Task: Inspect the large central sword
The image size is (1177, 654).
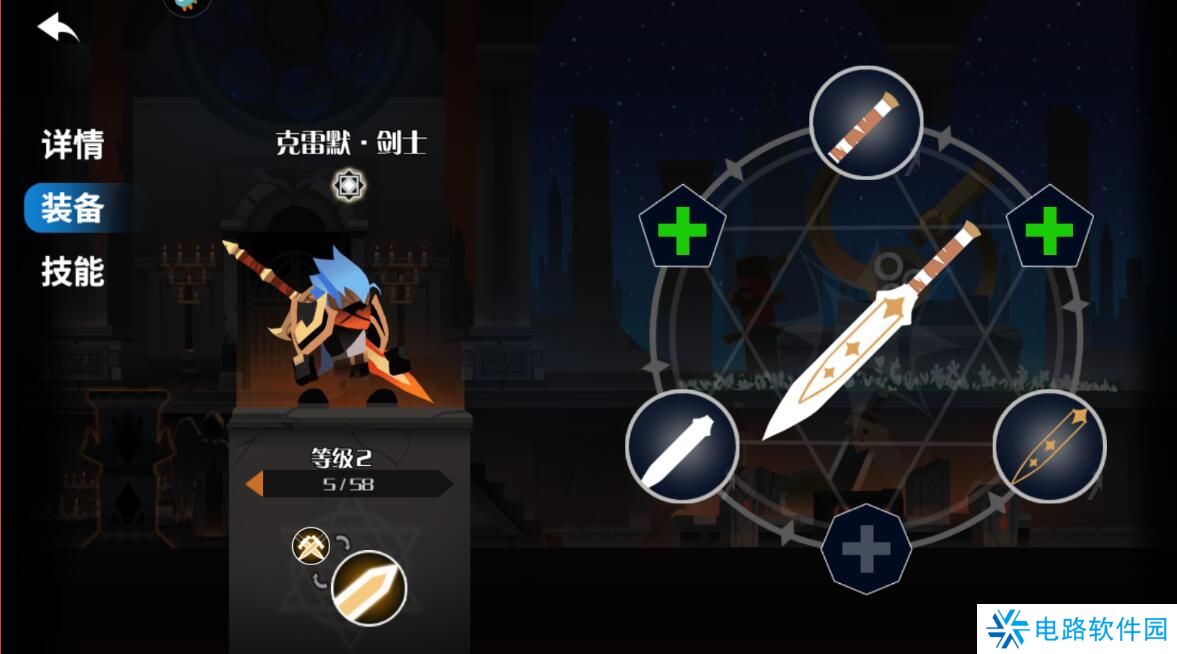Action: point(868,332)
